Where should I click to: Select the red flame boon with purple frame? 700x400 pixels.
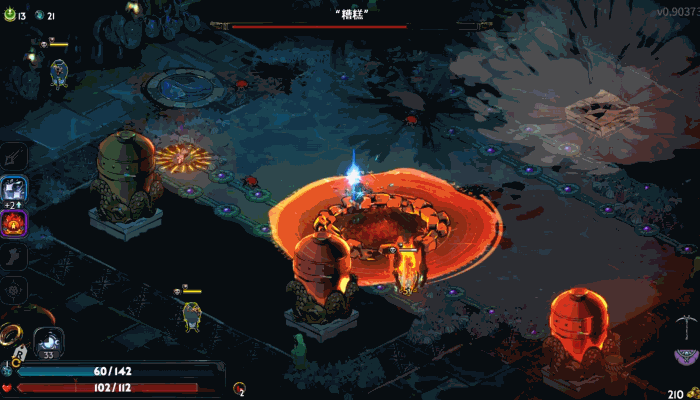(x=16, y=223)
